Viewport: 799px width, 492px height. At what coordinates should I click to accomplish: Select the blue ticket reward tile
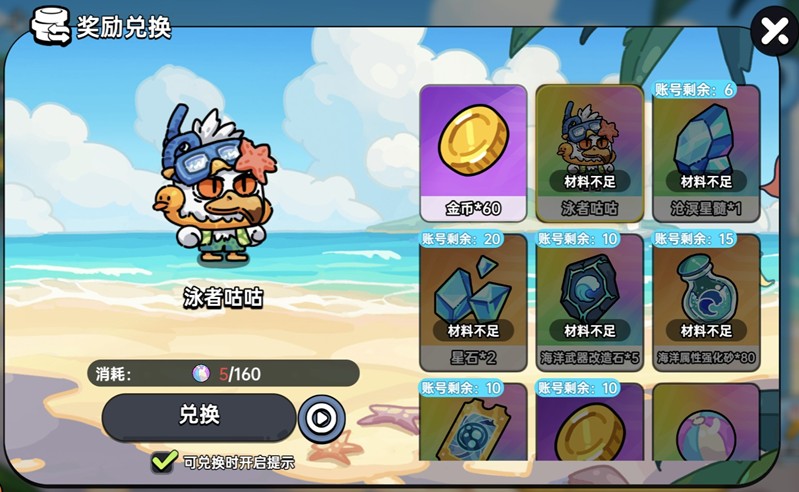(x=473, y=428)
